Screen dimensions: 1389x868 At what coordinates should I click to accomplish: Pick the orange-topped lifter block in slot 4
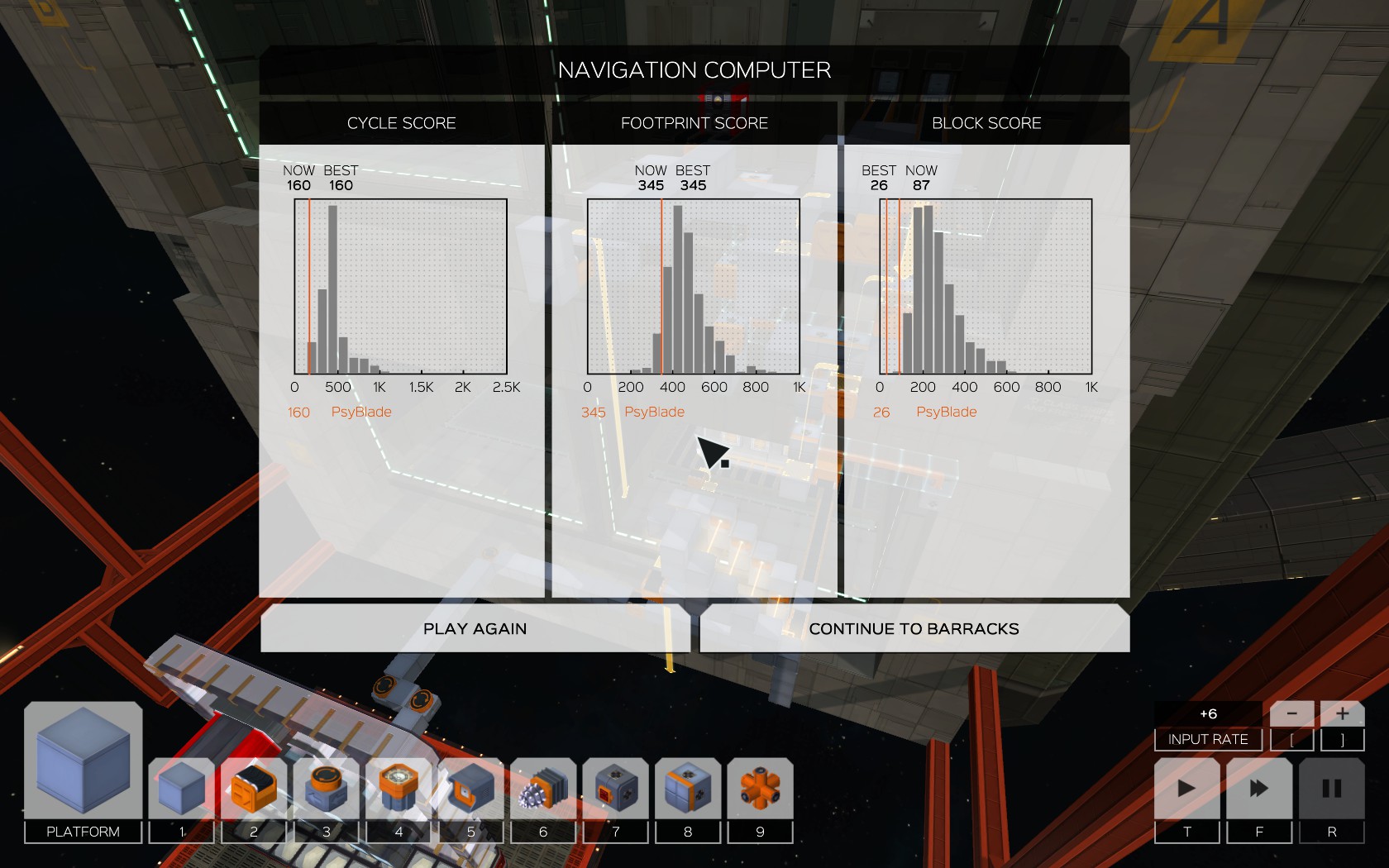coord(399,789)
